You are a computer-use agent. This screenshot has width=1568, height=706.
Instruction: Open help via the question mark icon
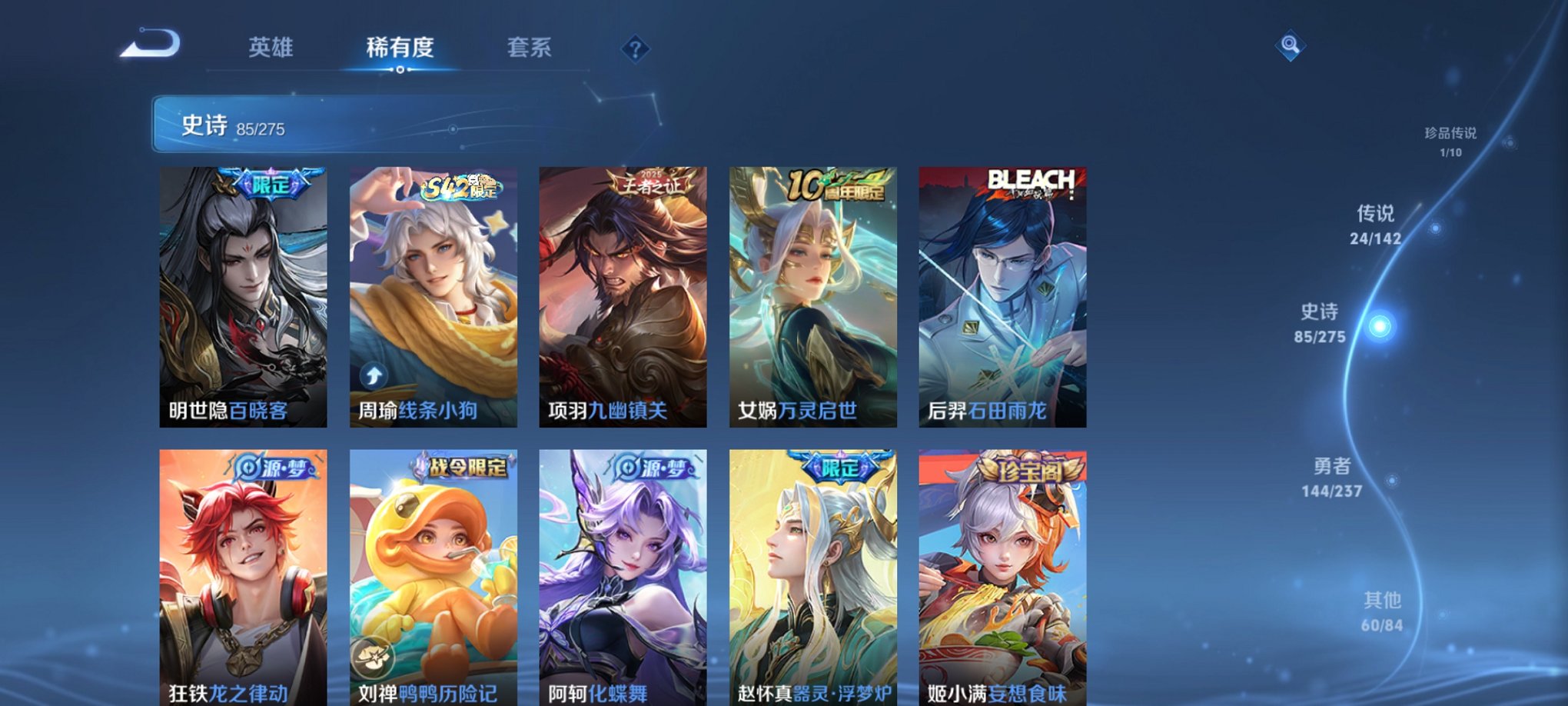[x=635, y=49]
